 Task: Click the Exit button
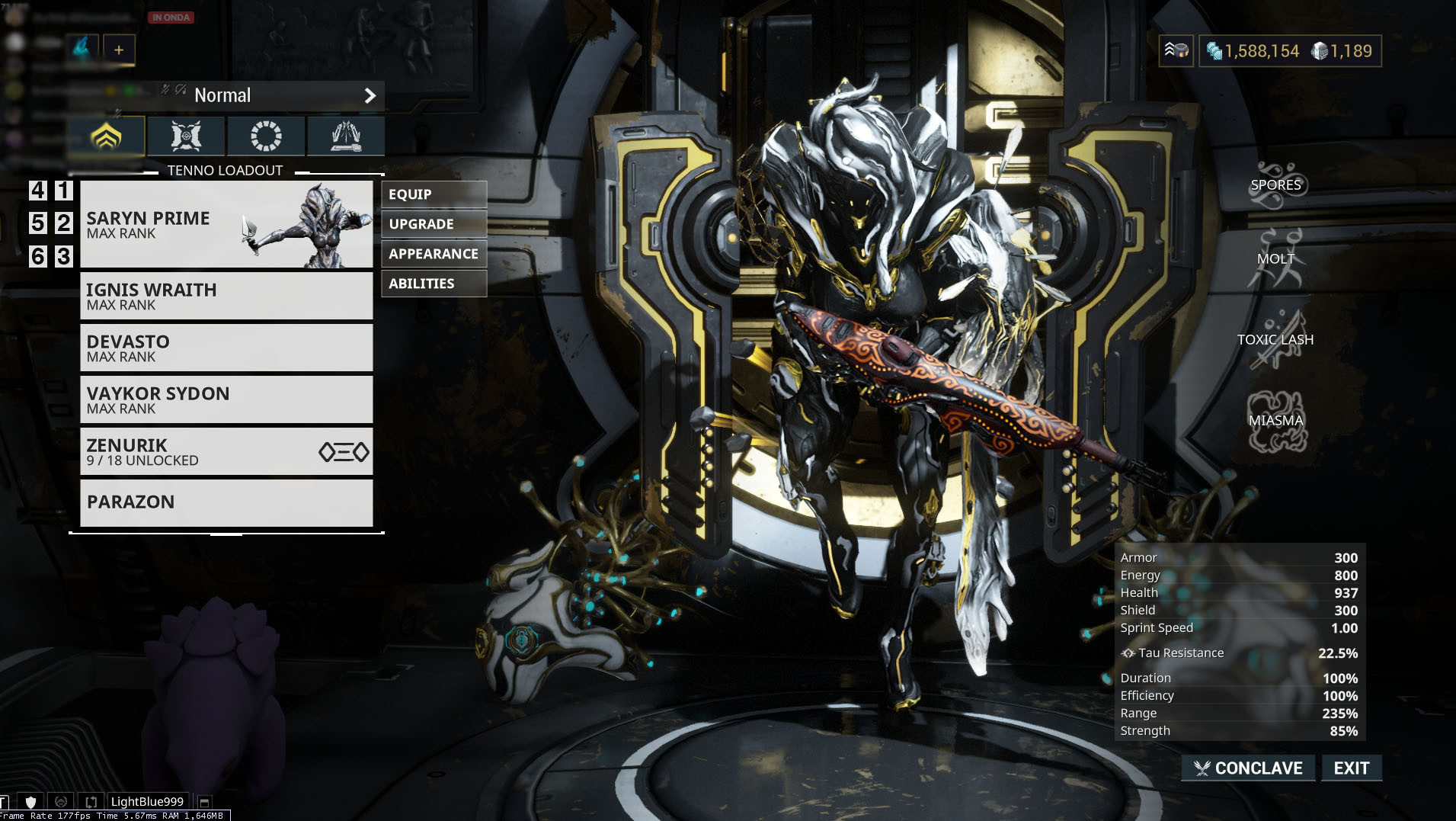pyautogui.click(x=1351, y=768)
